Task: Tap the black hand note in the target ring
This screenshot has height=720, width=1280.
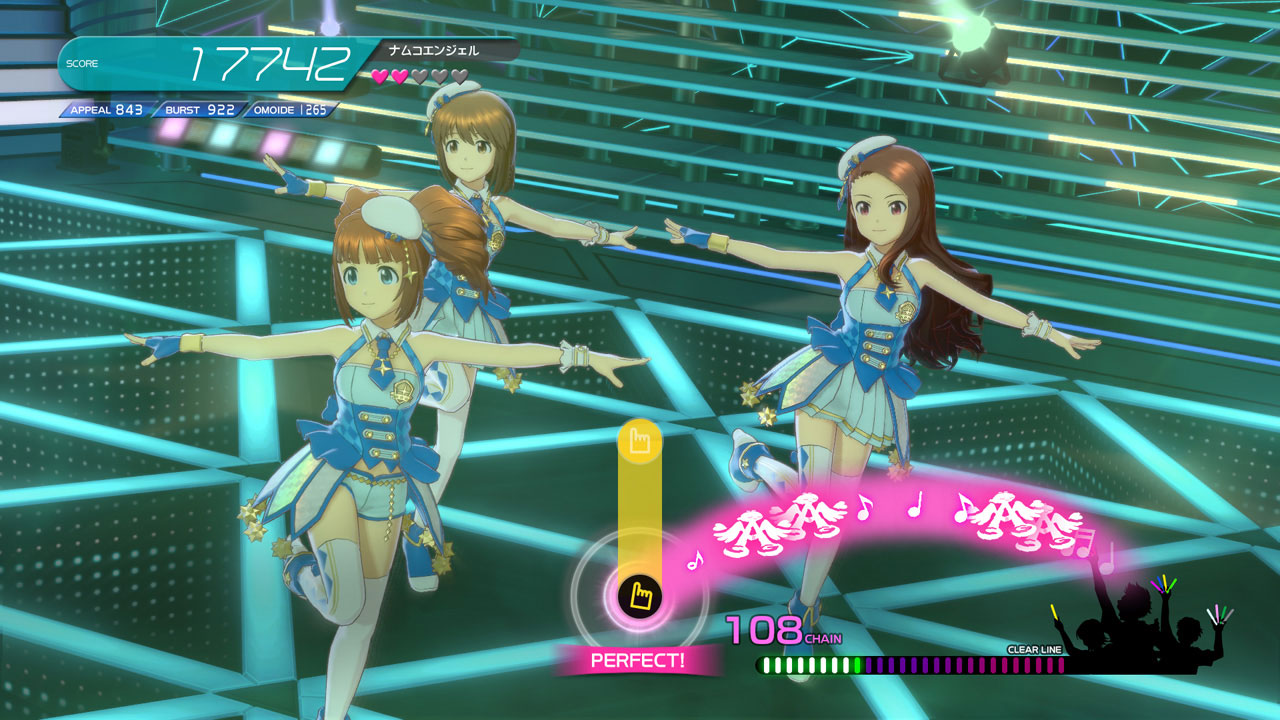Action: pyautogui.click(x=639, y=597)
